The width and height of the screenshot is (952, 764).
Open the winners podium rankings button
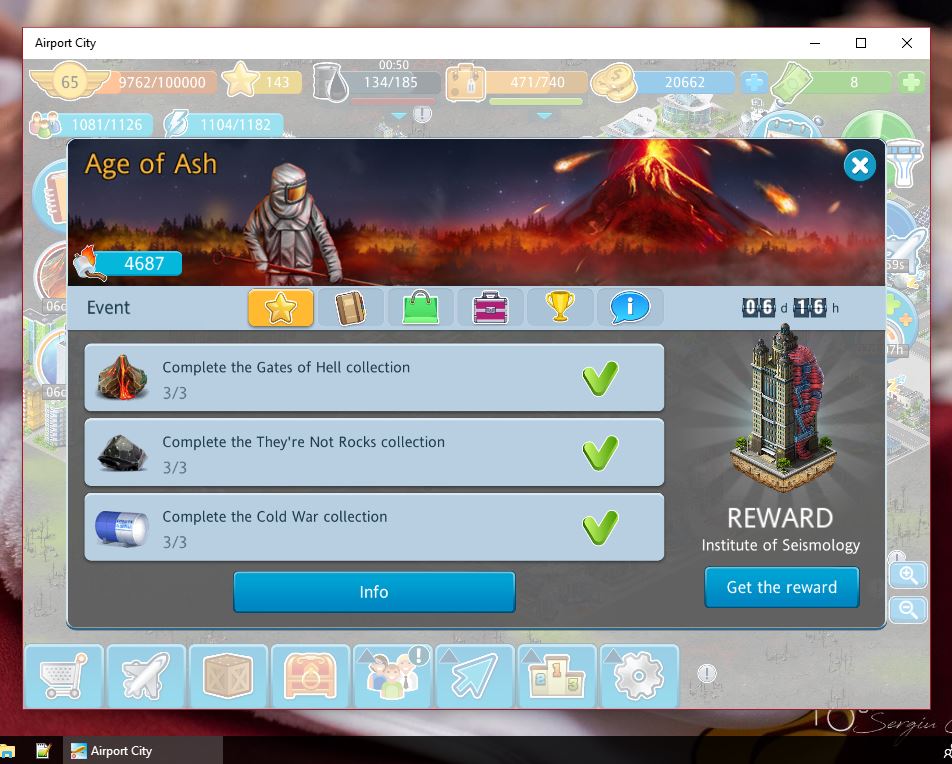[555, 677]
